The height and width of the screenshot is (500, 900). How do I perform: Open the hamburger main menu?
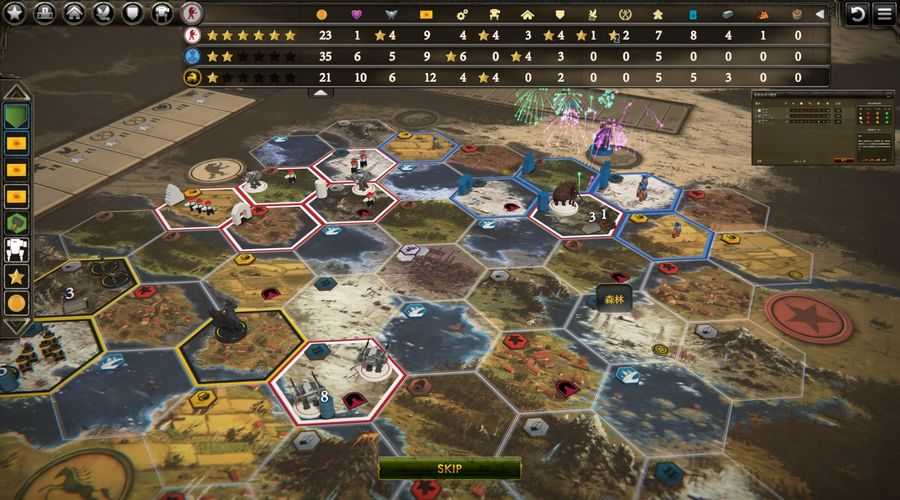click(885, 13)
